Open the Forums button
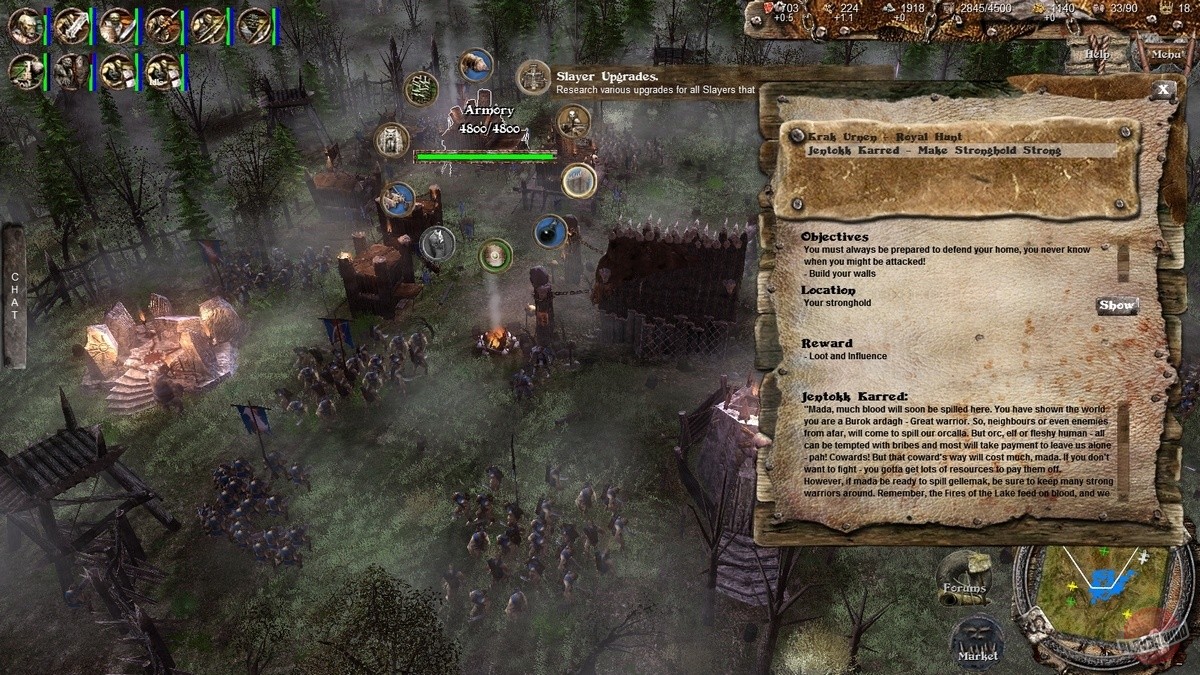Image resolution: width=1200 pixels, height=675 pixels. (963, 579)
